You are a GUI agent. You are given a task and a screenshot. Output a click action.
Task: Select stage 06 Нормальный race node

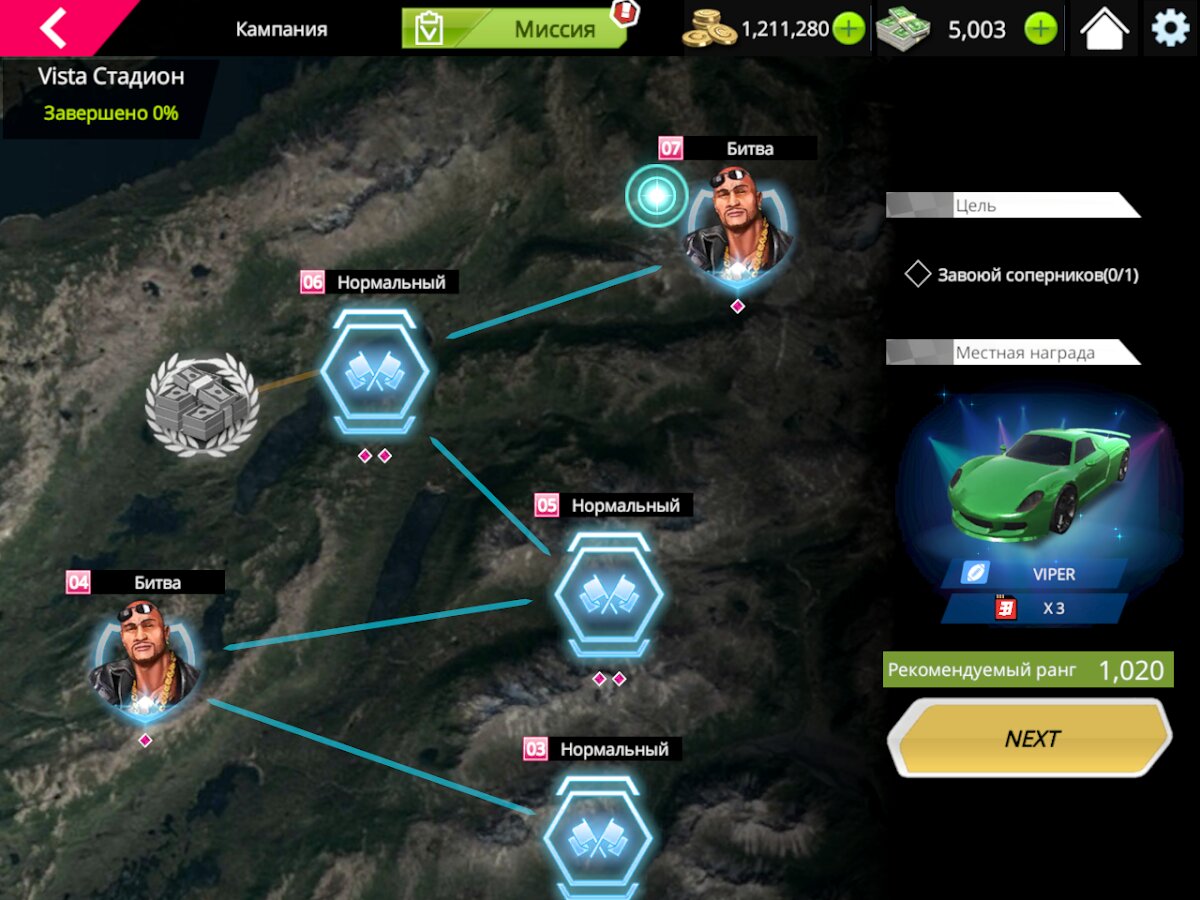(x=372, y=371)
